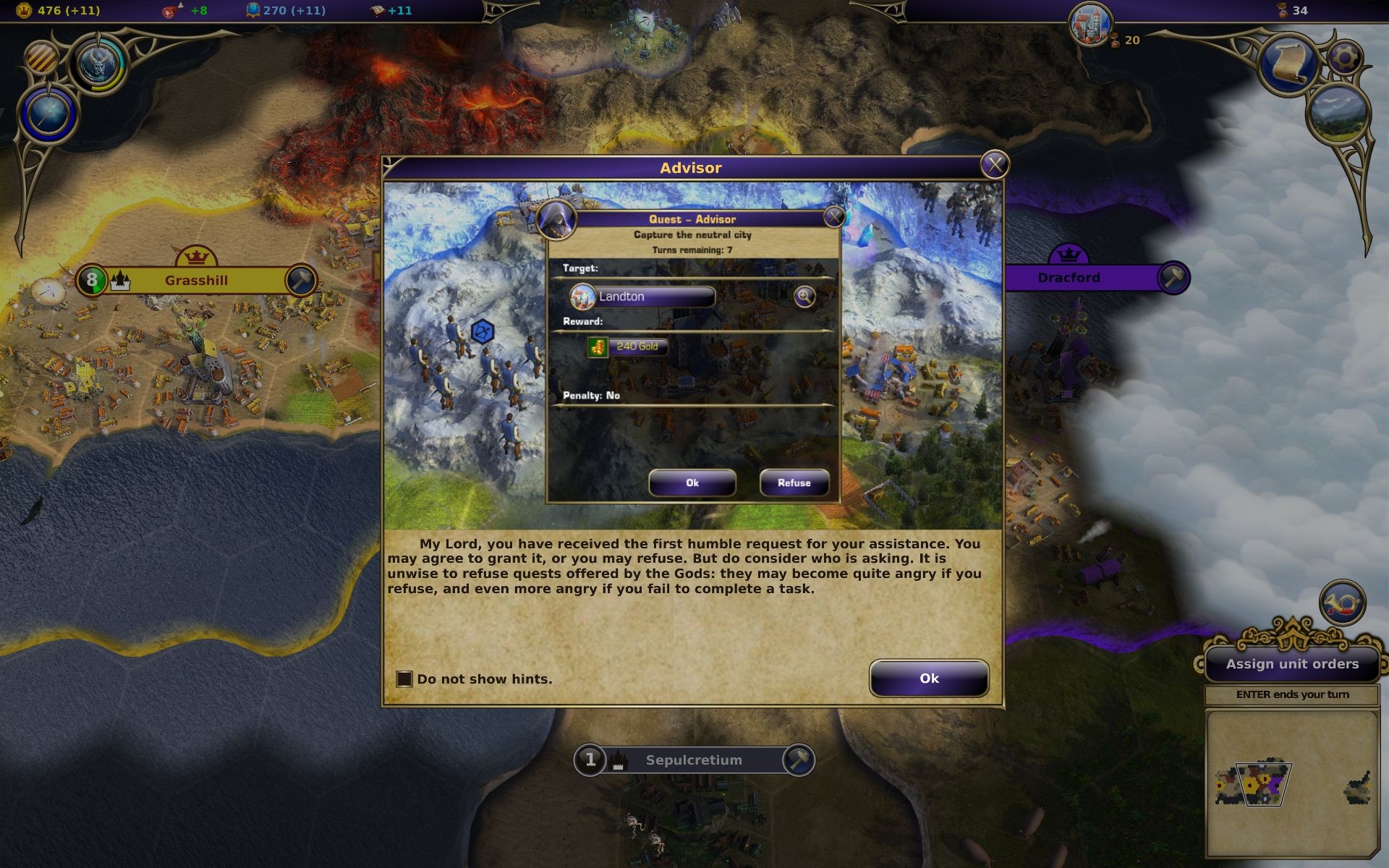Click the horn trumpet icon button
Image resolution: width=1389 pixels, height=868 pixels.
(1343, 603)
